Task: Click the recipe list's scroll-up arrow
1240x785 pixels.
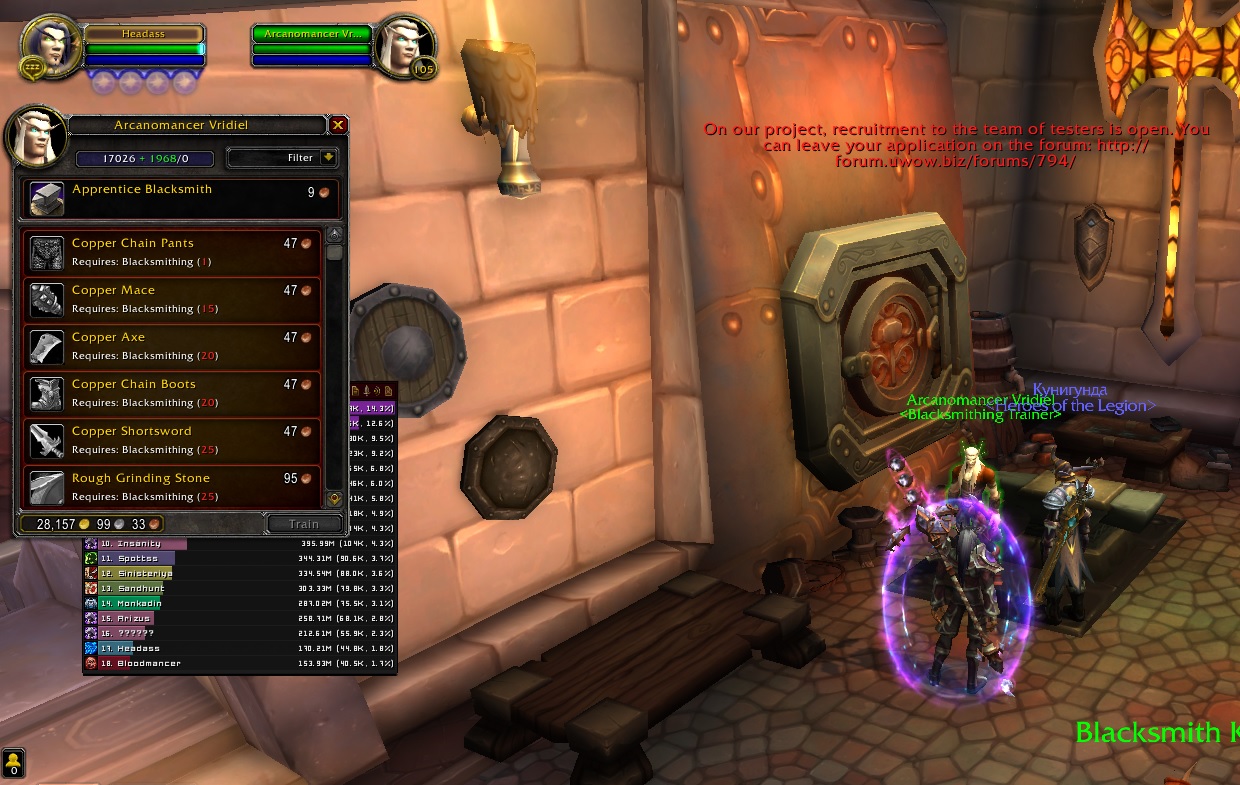Action: pyautogui.click(x=334, y=234)
